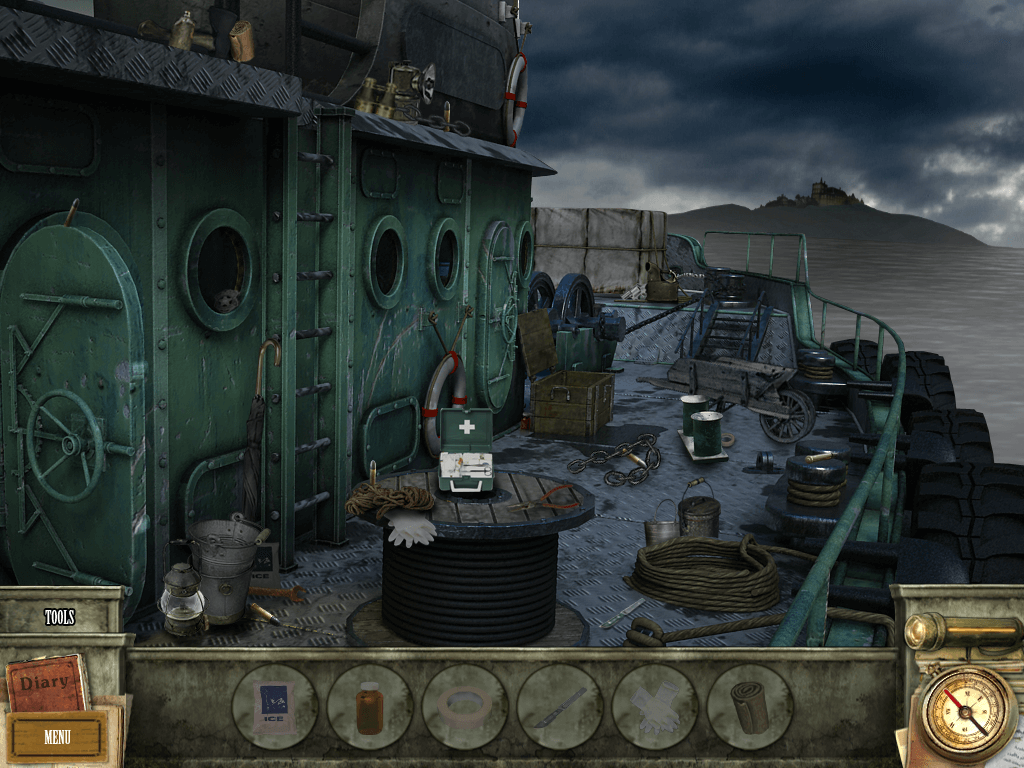Screen dimensions: 1024x768
Task: Choose the rolled bandage item slot
Action: [749, 707]
